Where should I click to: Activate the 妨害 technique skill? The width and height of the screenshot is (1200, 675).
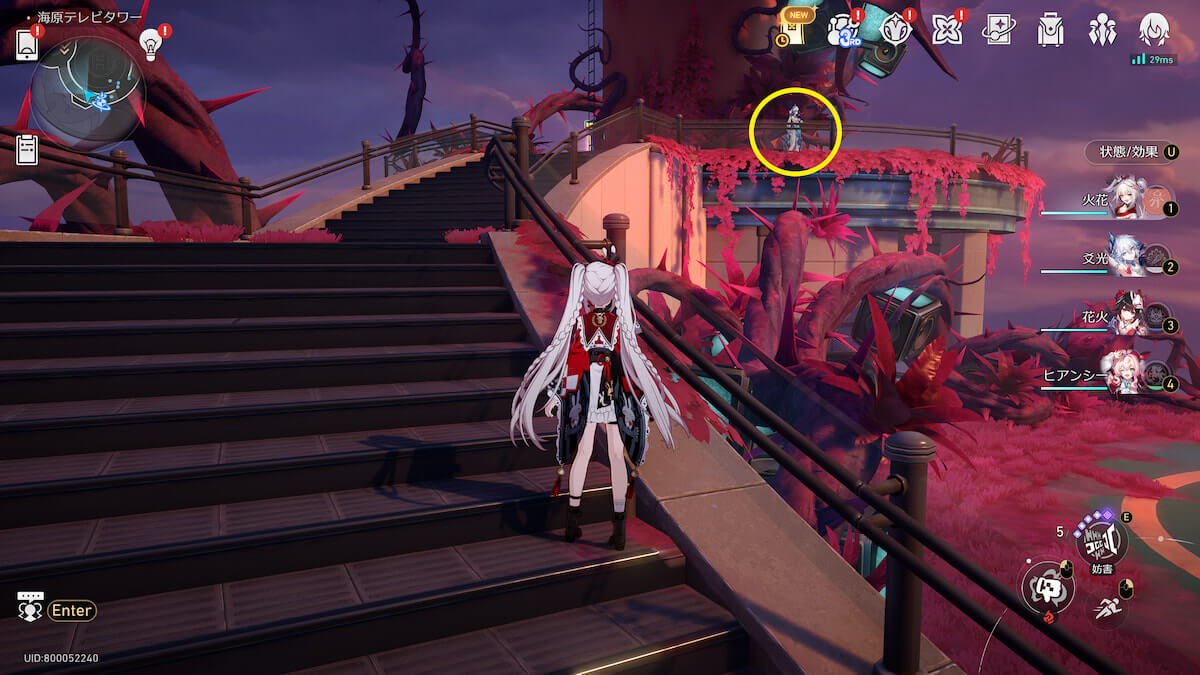(1101, 540)
